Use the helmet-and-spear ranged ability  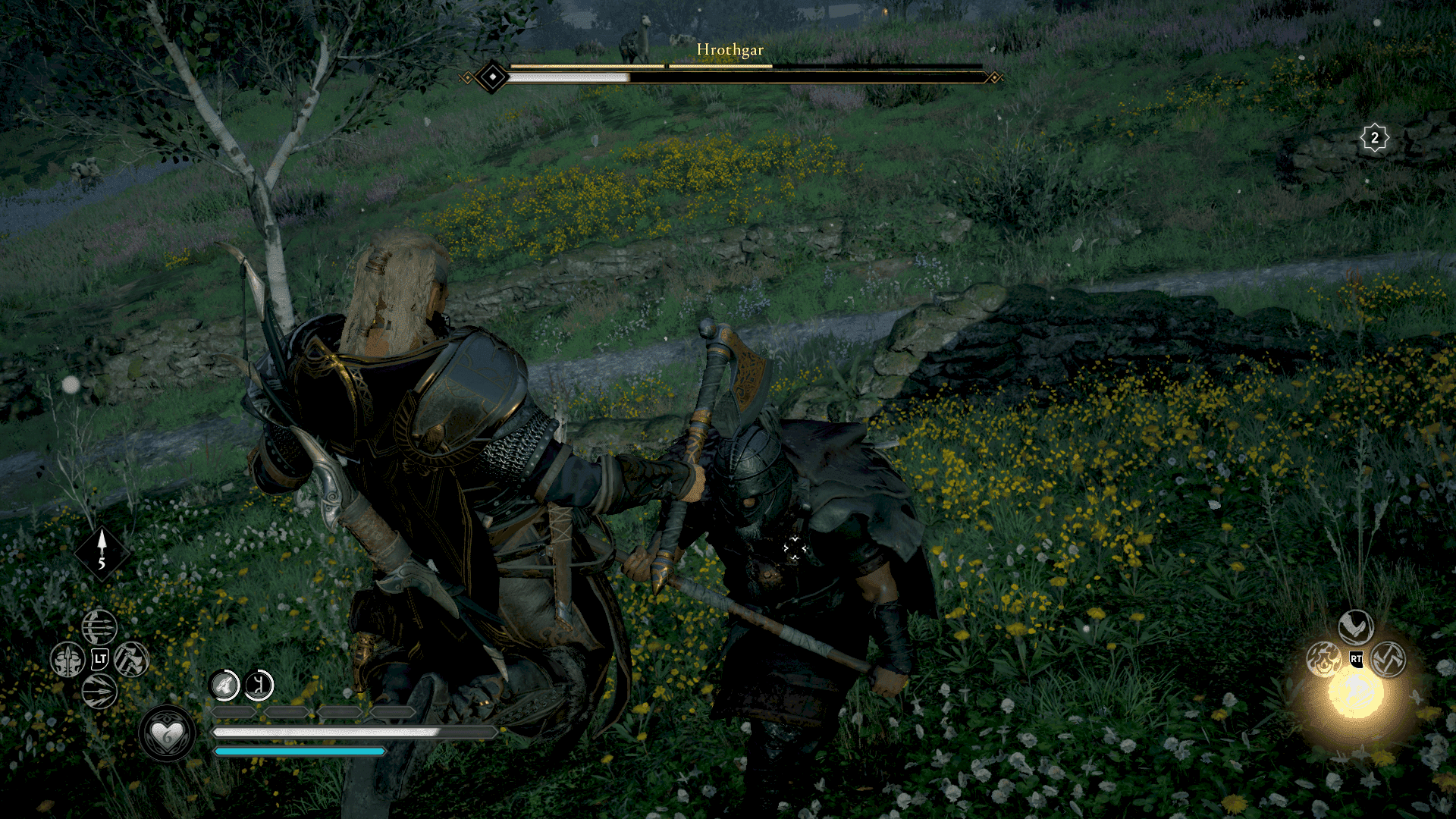click(67, 660)
